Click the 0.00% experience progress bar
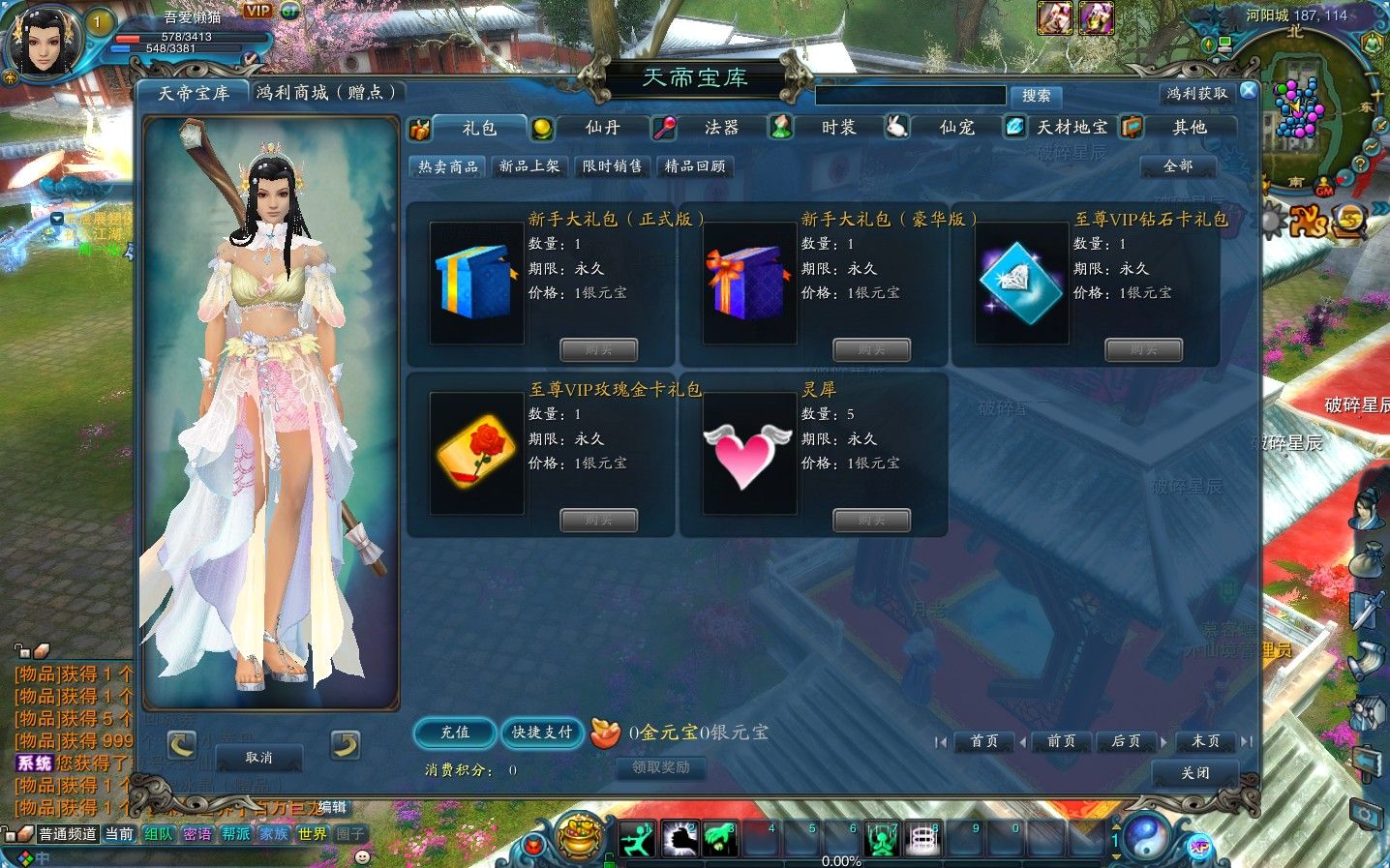 pos(840,860)
